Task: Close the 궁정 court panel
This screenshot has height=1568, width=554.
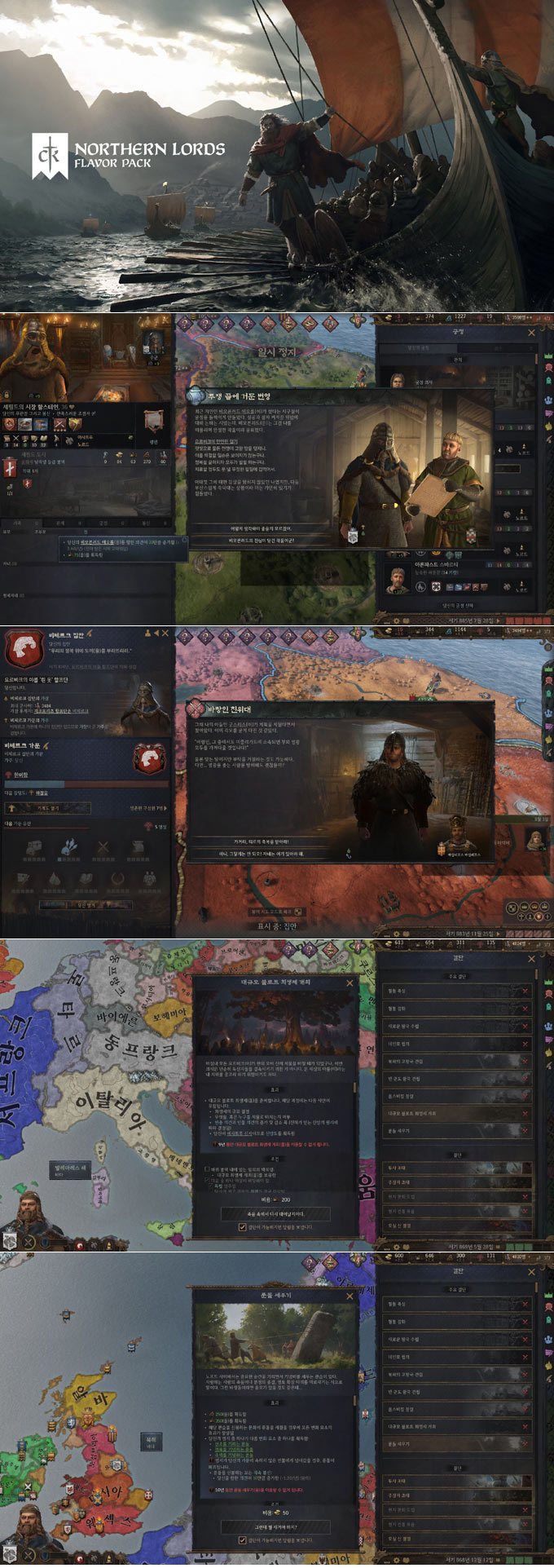Action: pyautogui.click(x=531, y=333)
